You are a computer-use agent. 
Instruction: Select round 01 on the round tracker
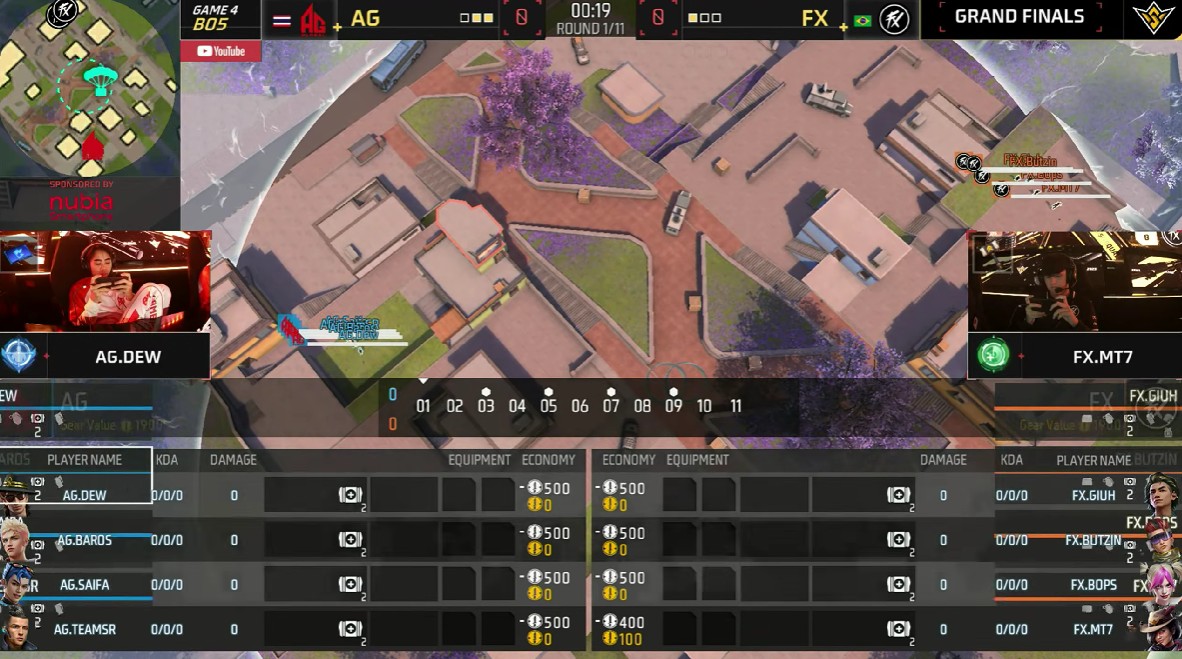coord(423,406)
